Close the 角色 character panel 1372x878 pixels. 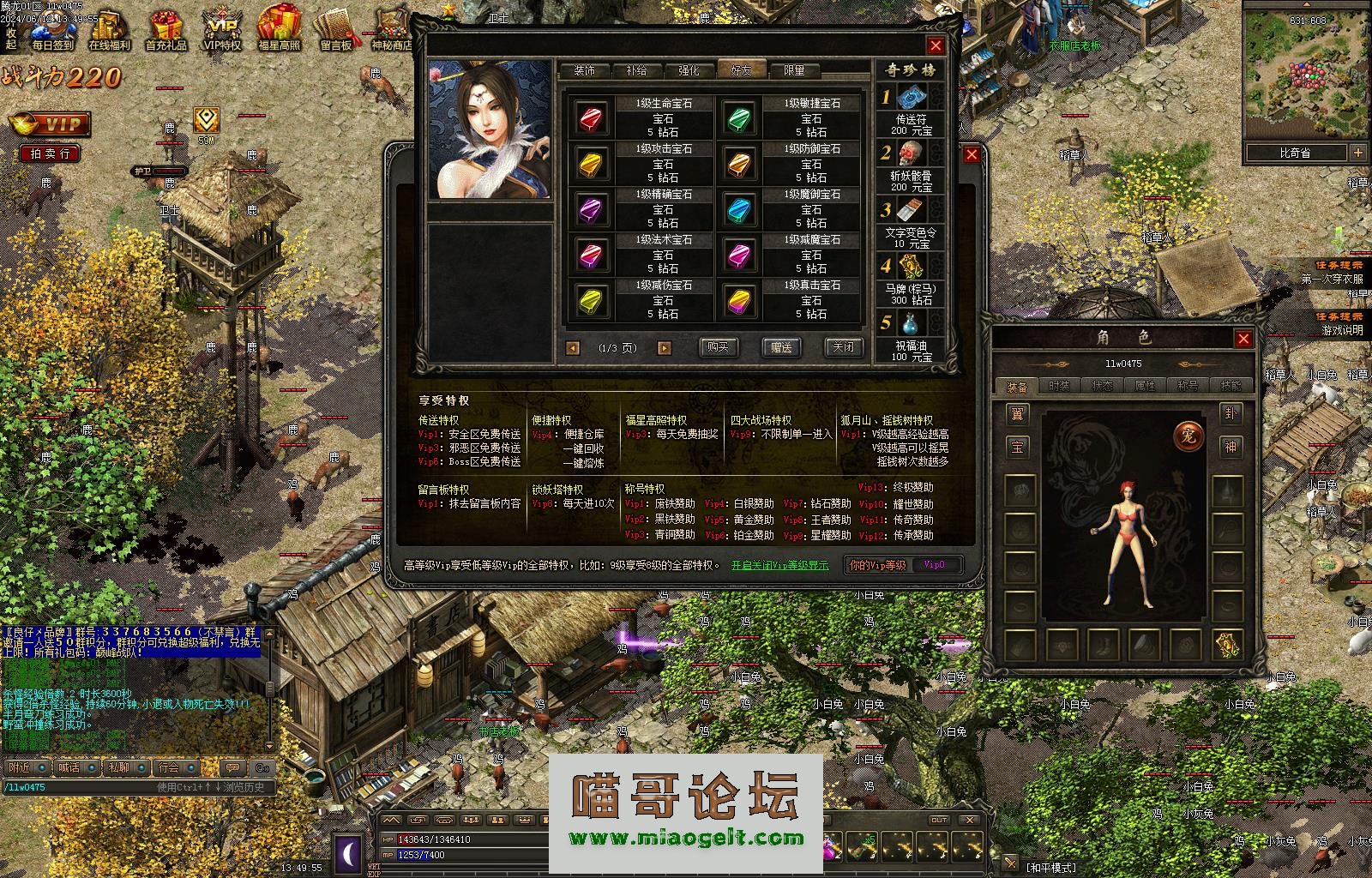coord(1243,339)
